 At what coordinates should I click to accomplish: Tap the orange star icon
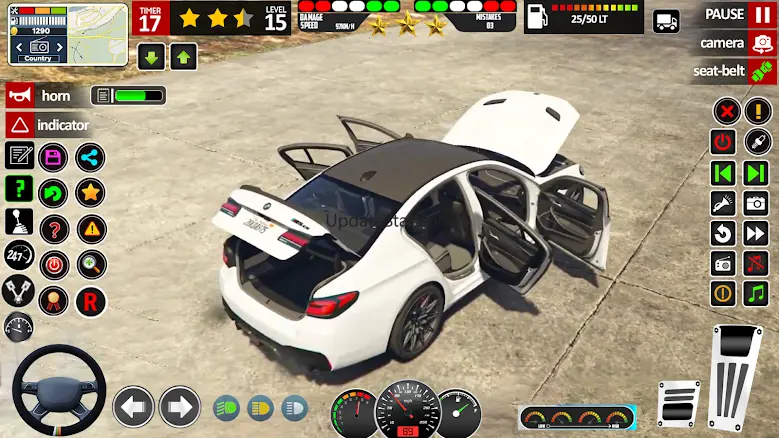pos(90,192)
